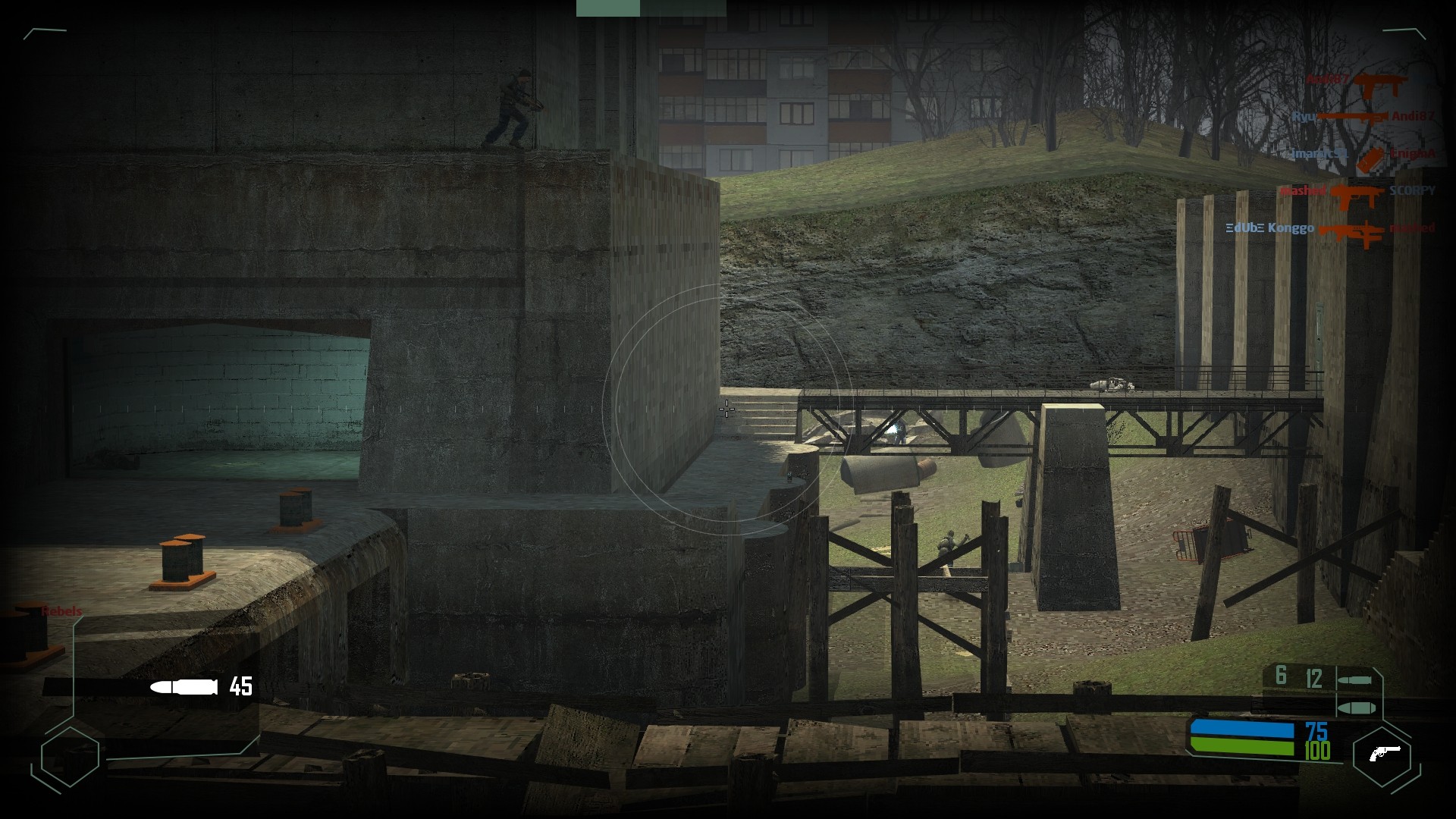Screen dimensions: 1456x819
Task: Click the crosshair at screen center
Action: pos(727,410)
